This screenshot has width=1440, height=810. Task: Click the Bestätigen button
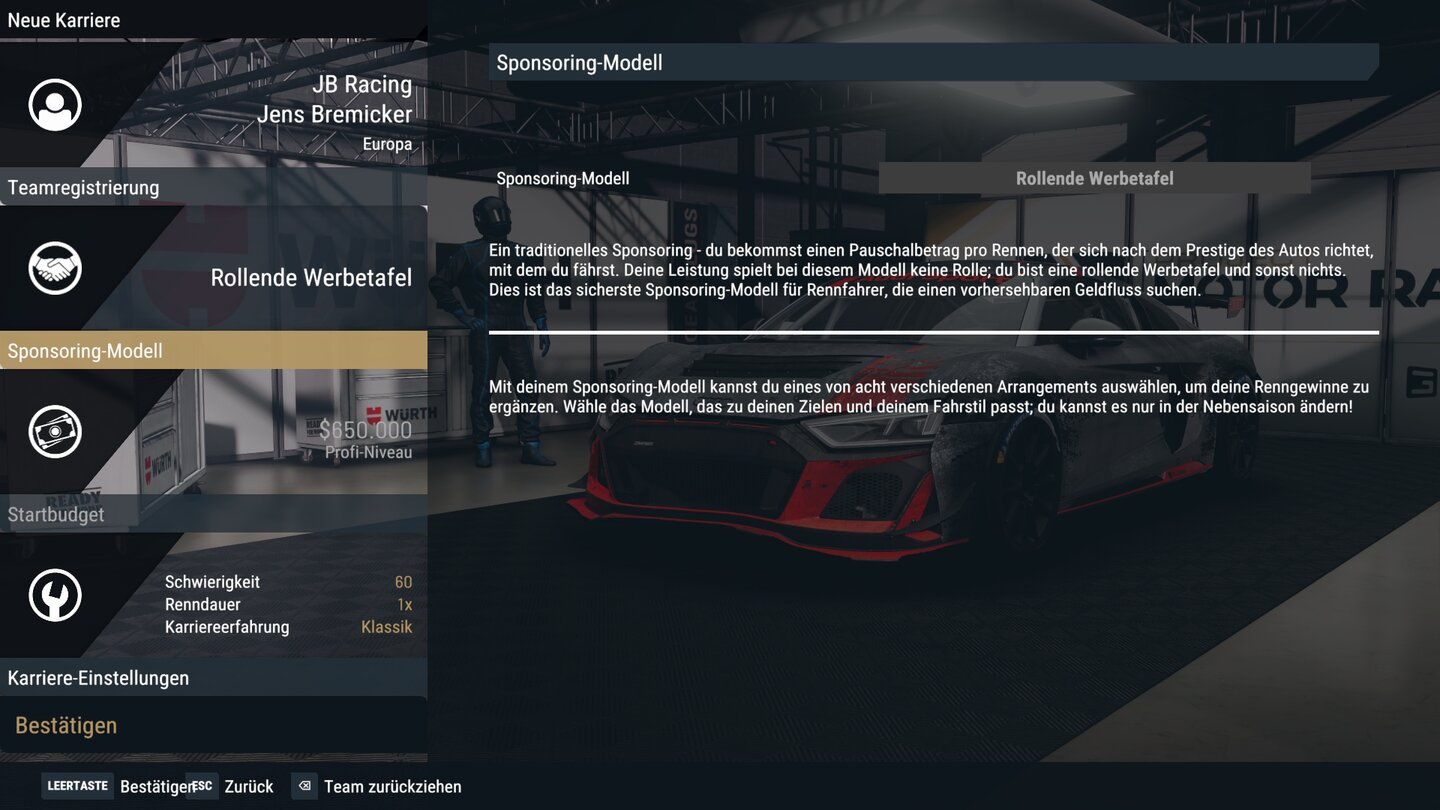(65, 725)
